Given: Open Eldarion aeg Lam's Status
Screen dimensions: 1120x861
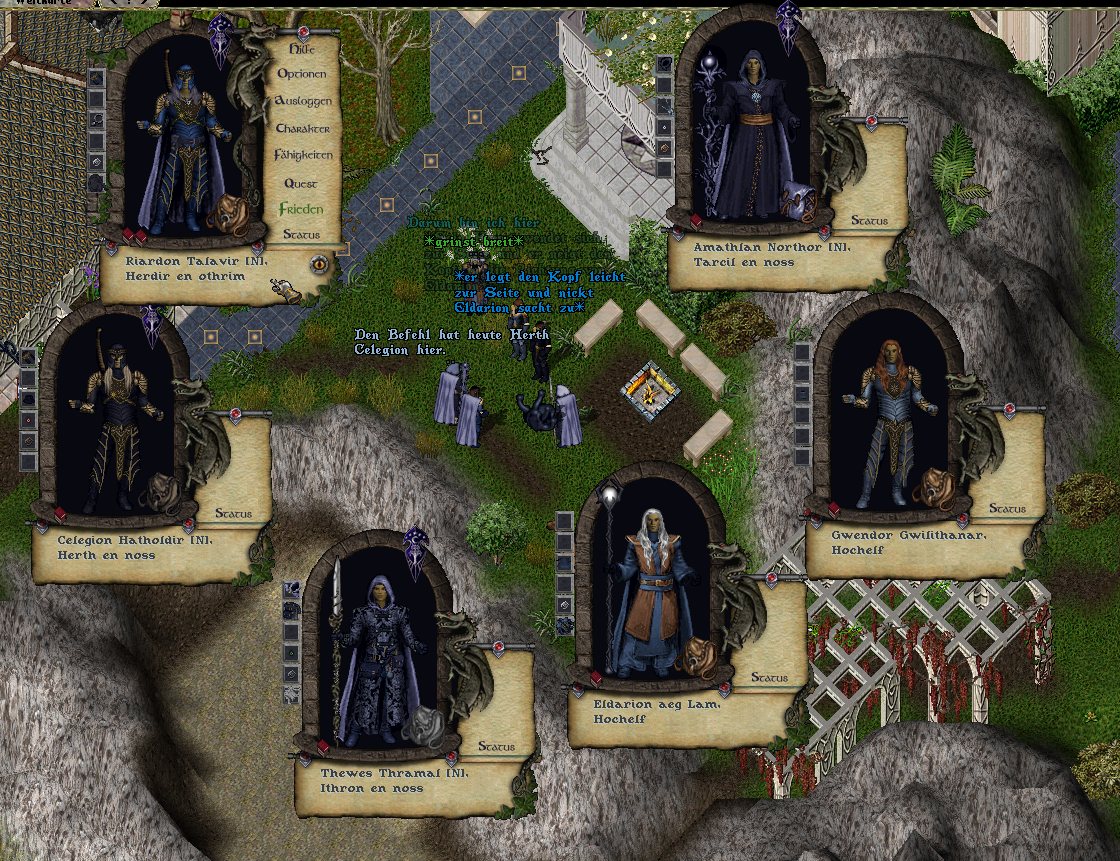Looking at the screenshot, I should point(769,678).
